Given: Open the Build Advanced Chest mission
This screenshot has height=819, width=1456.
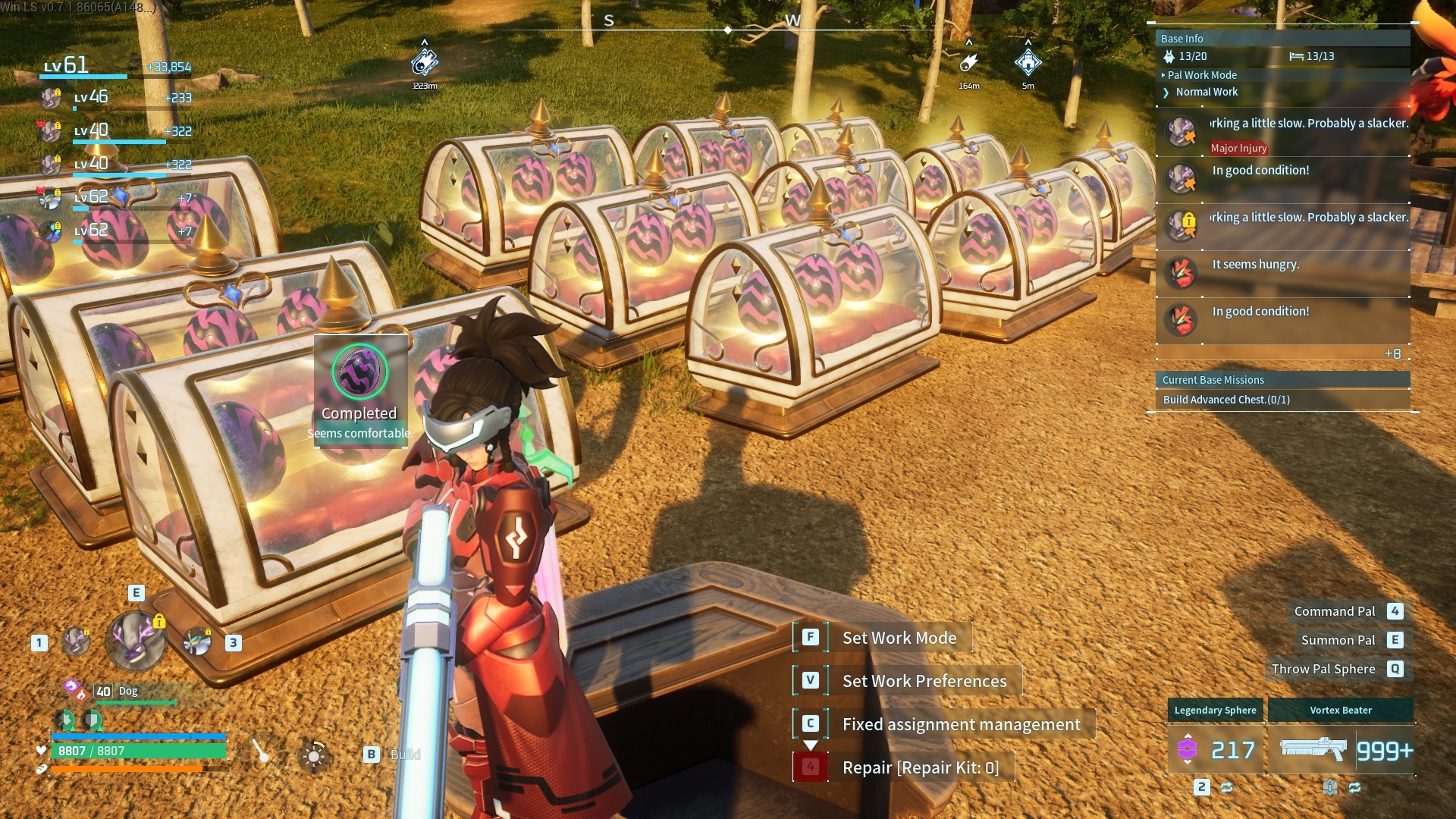Looking at the screenshot, I should 1225,400.
